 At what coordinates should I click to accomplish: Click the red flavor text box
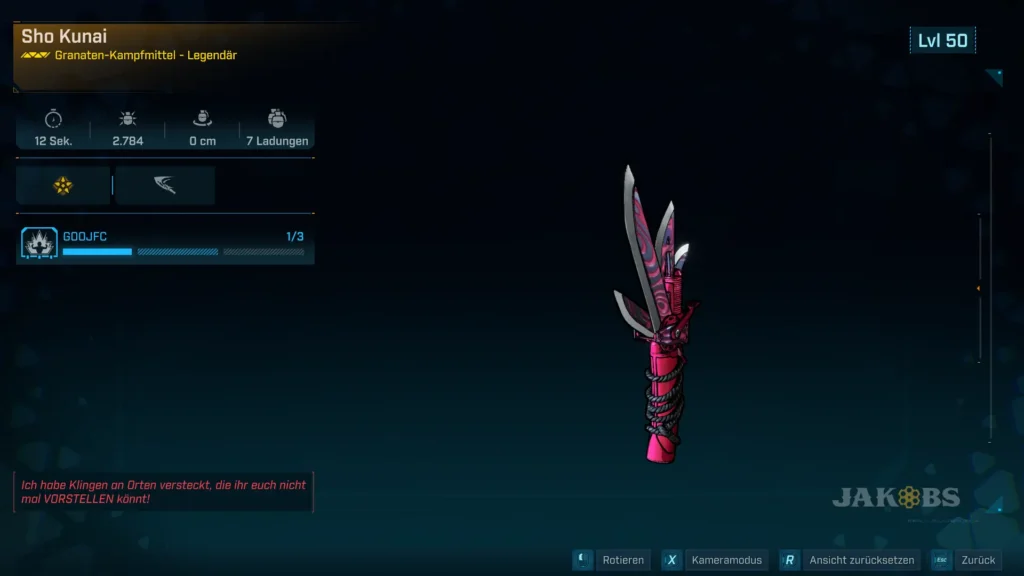164,491
